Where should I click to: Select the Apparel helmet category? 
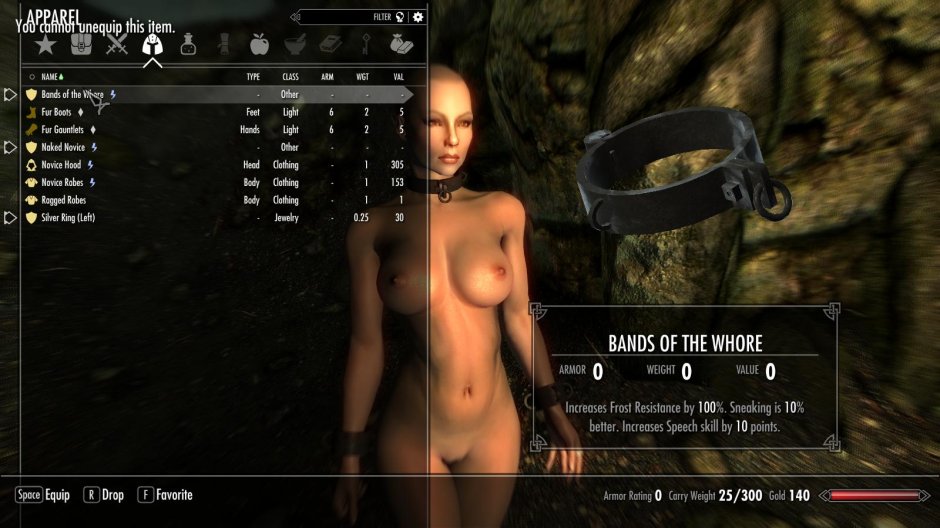click(x=152, y=45)
